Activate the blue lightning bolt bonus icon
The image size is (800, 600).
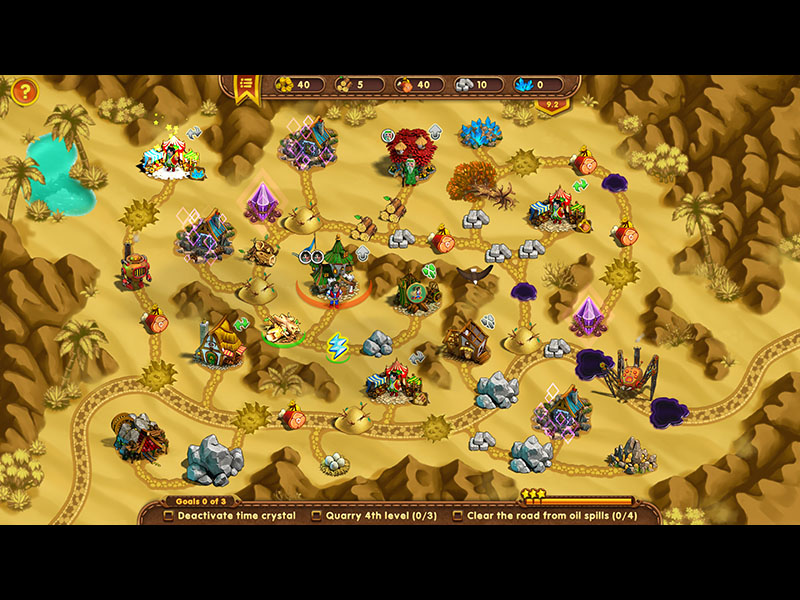(x=337, y=346)
